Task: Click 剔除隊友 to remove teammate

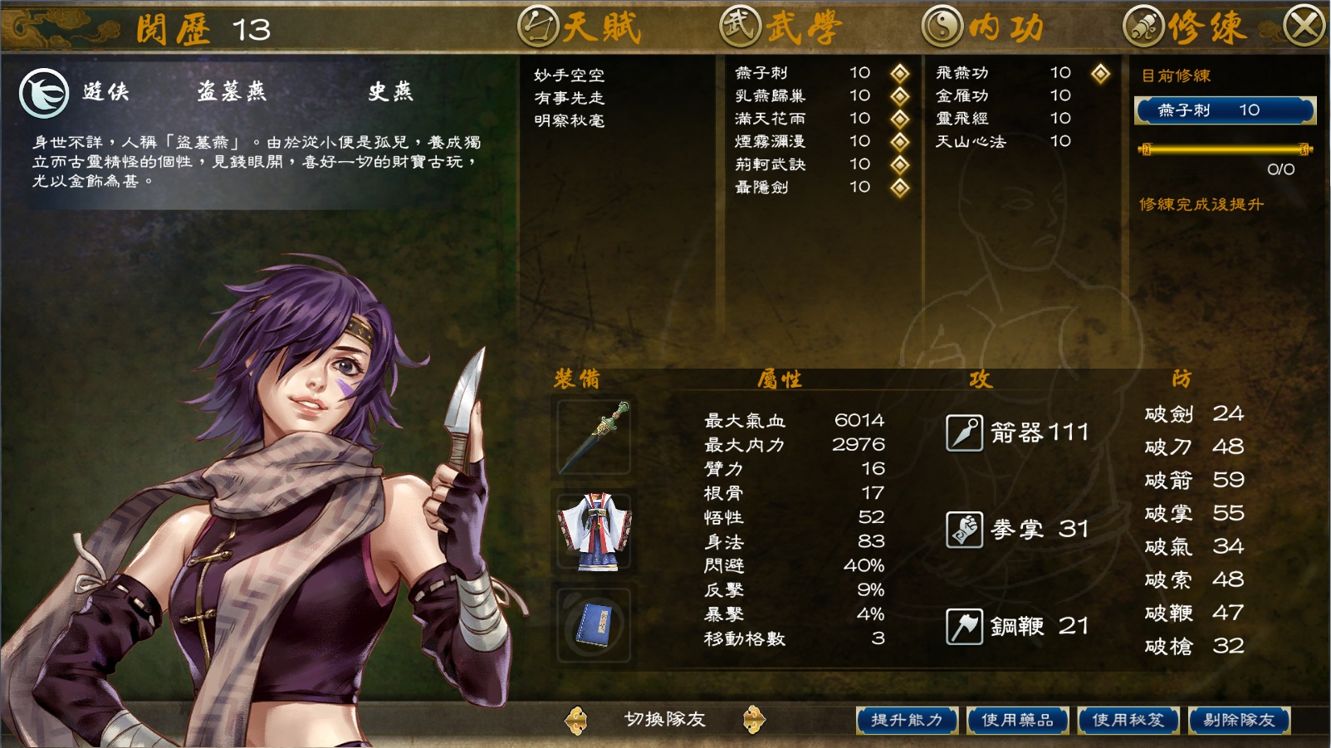Action: (1238, 720)
